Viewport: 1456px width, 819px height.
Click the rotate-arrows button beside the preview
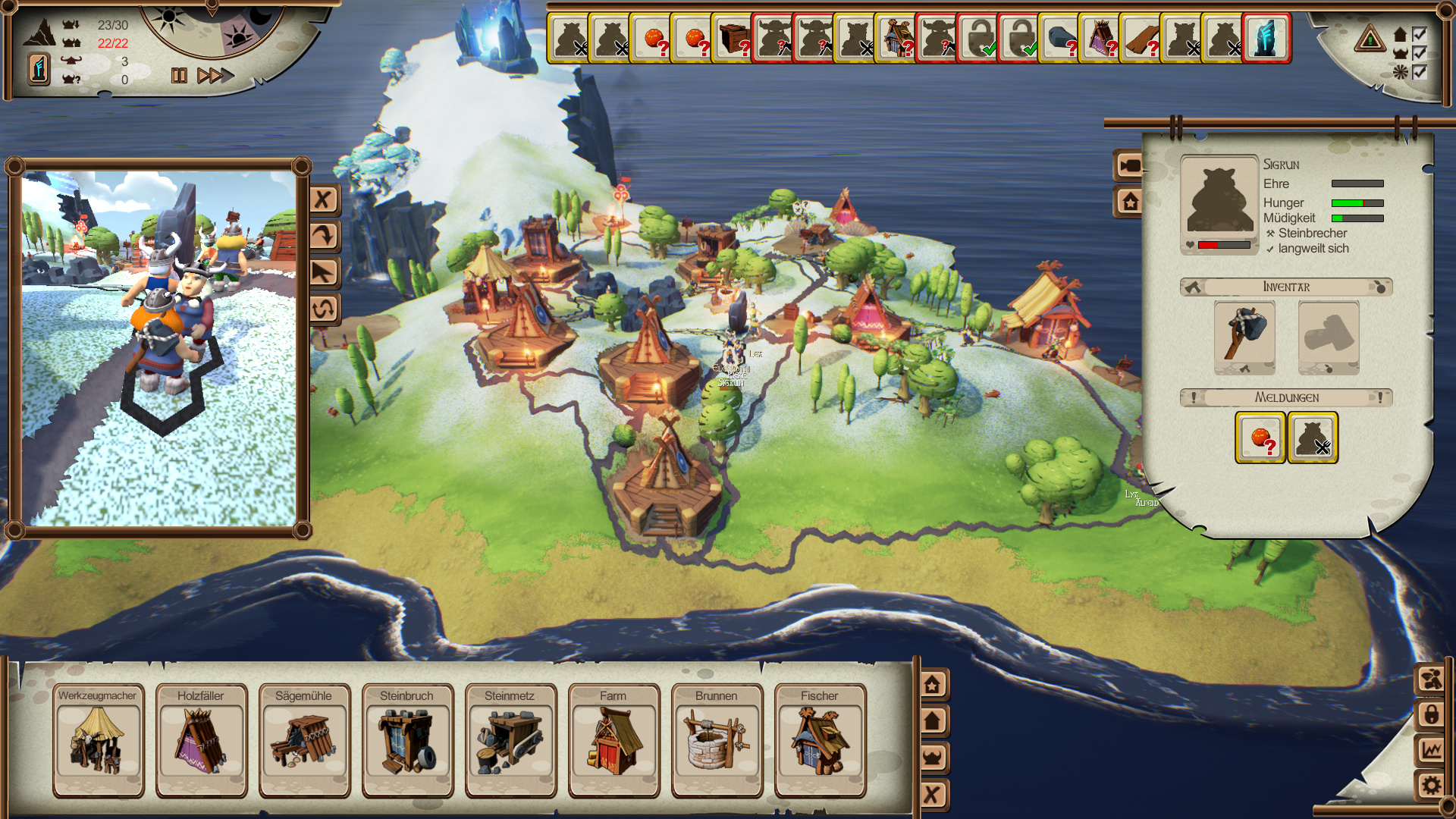point(324,309)
